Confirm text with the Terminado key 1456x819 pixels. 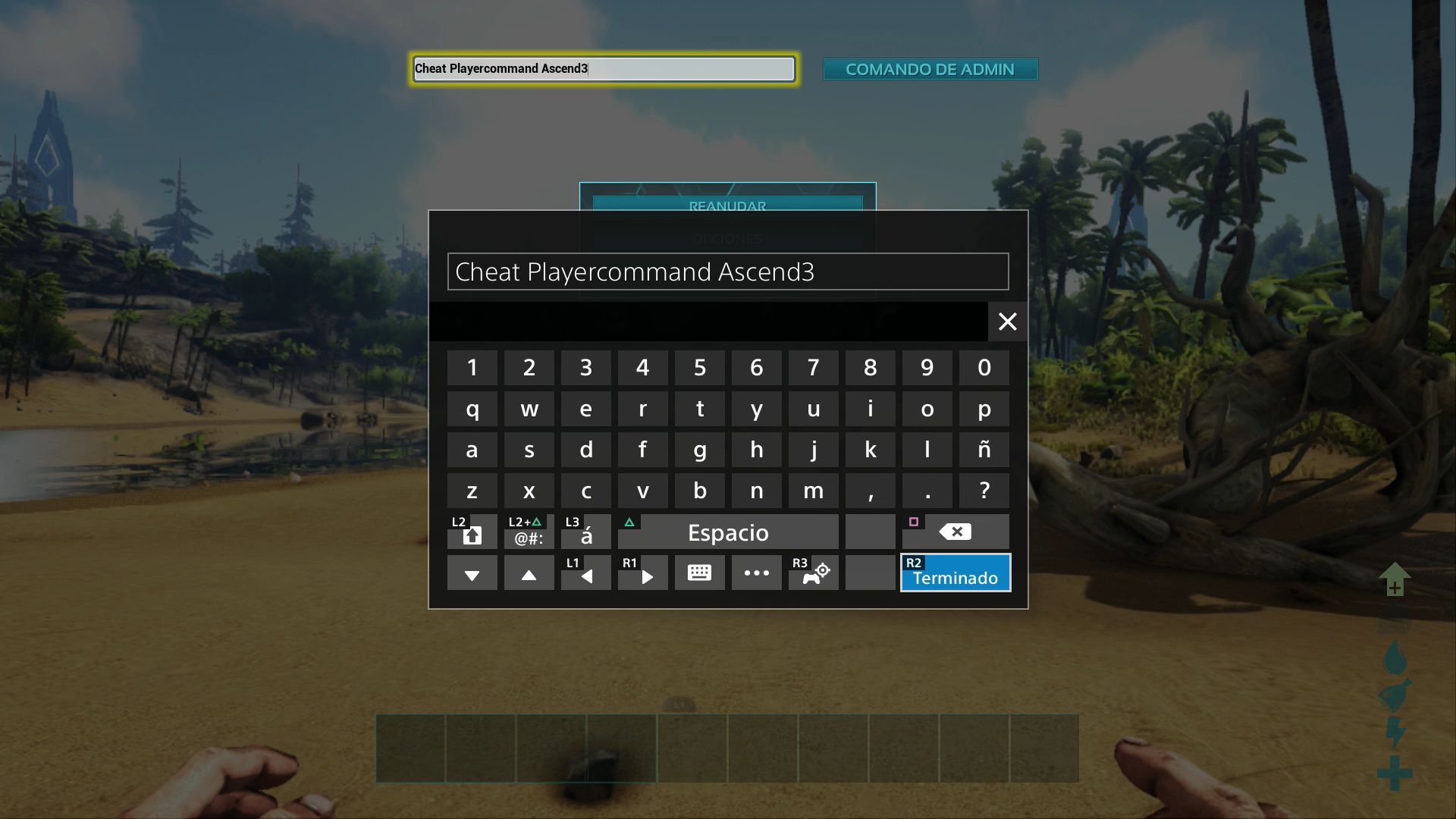pos(955,573)
